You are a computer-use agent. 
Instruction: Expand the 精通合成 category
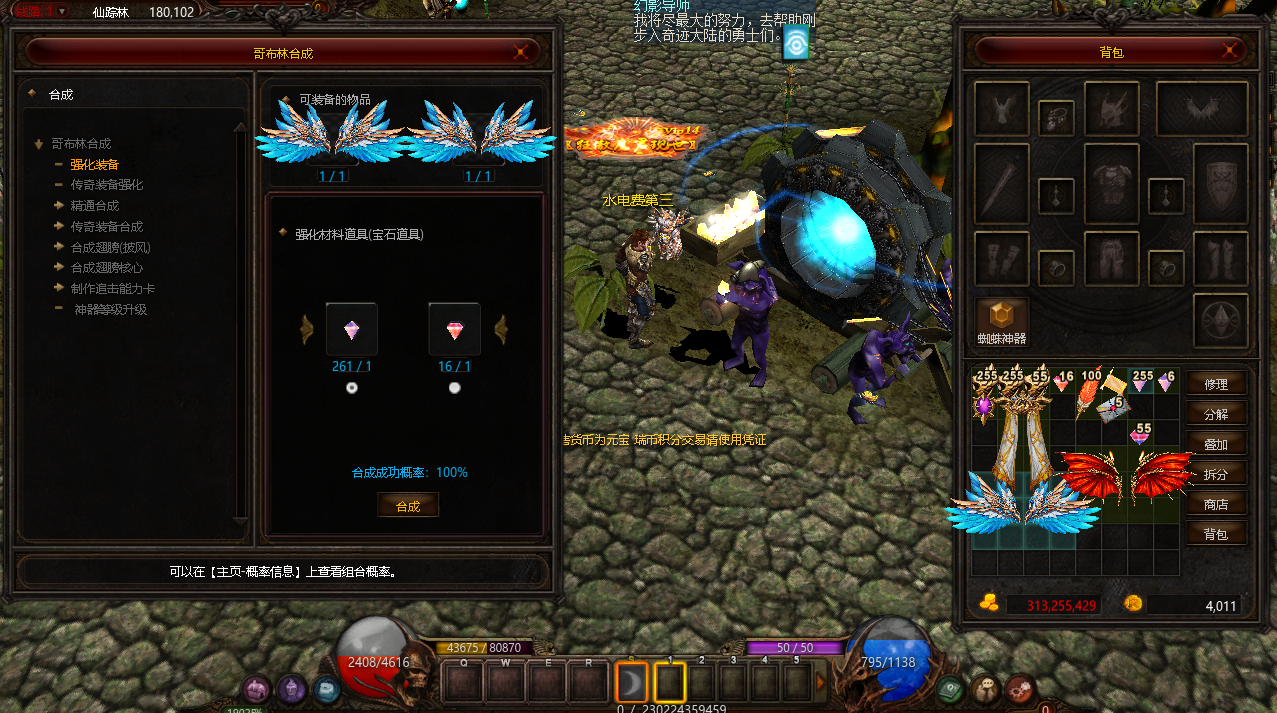94,206
